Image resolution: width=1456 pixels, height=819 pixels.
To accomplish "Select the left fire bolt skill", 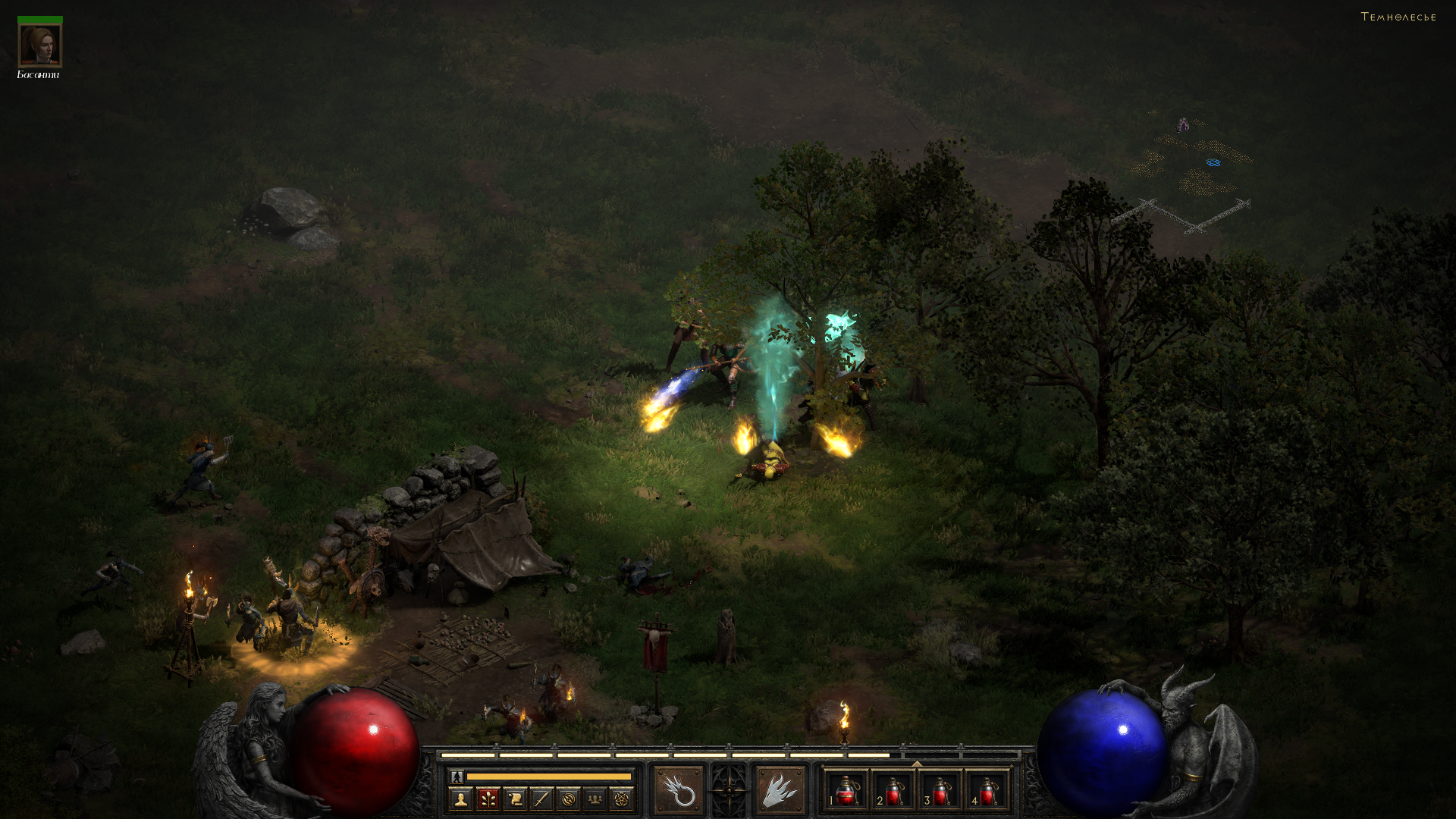I will point(679,791).
